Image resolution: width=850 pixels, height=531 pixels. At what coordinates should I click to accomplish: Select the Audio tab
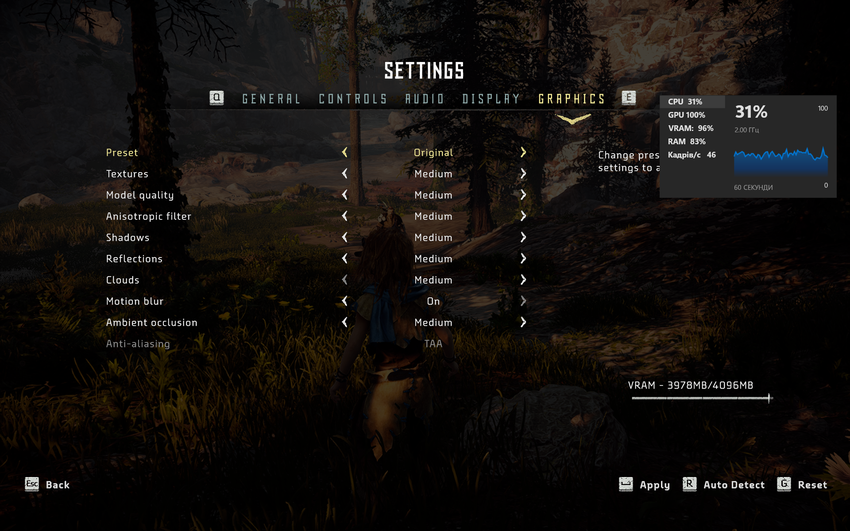pos(425,99)
